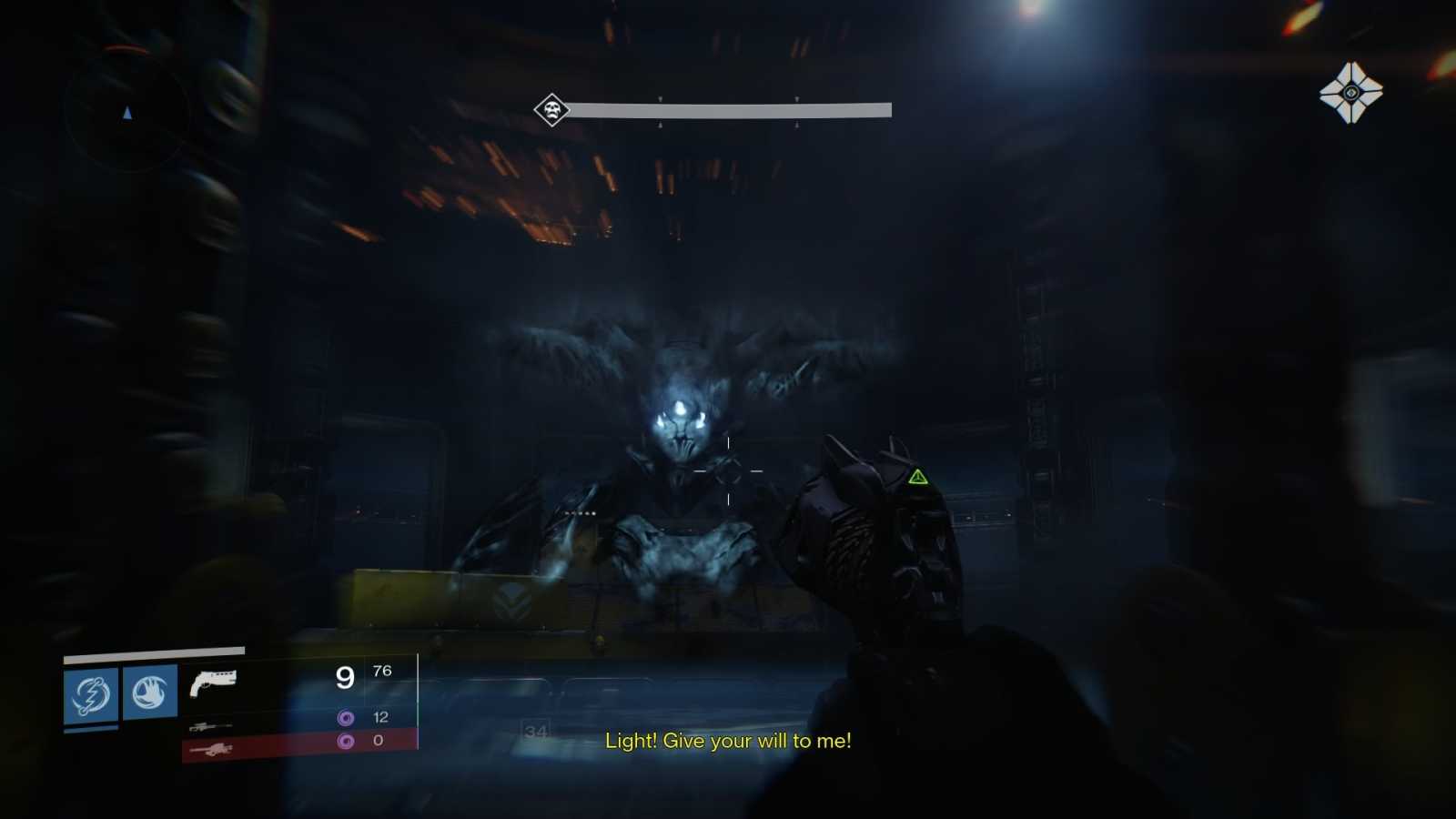Click the subtitle text 'Light! Give your will to me!'
Viewport: 1456px width, 819px height.
[x=728, y=741]
